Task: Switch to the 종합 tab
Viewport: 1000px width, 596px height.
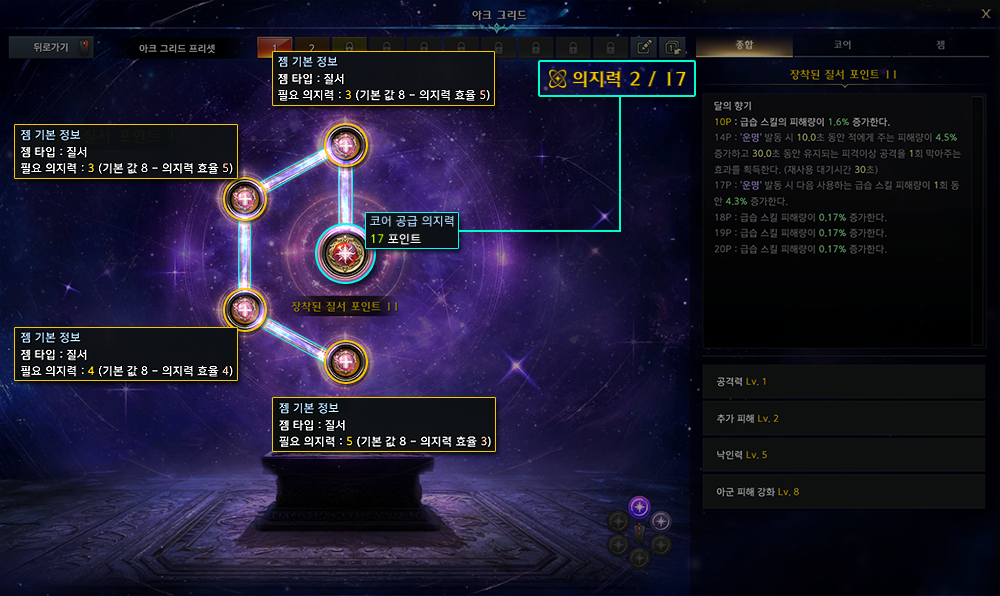Action: [x=744, y=46]
